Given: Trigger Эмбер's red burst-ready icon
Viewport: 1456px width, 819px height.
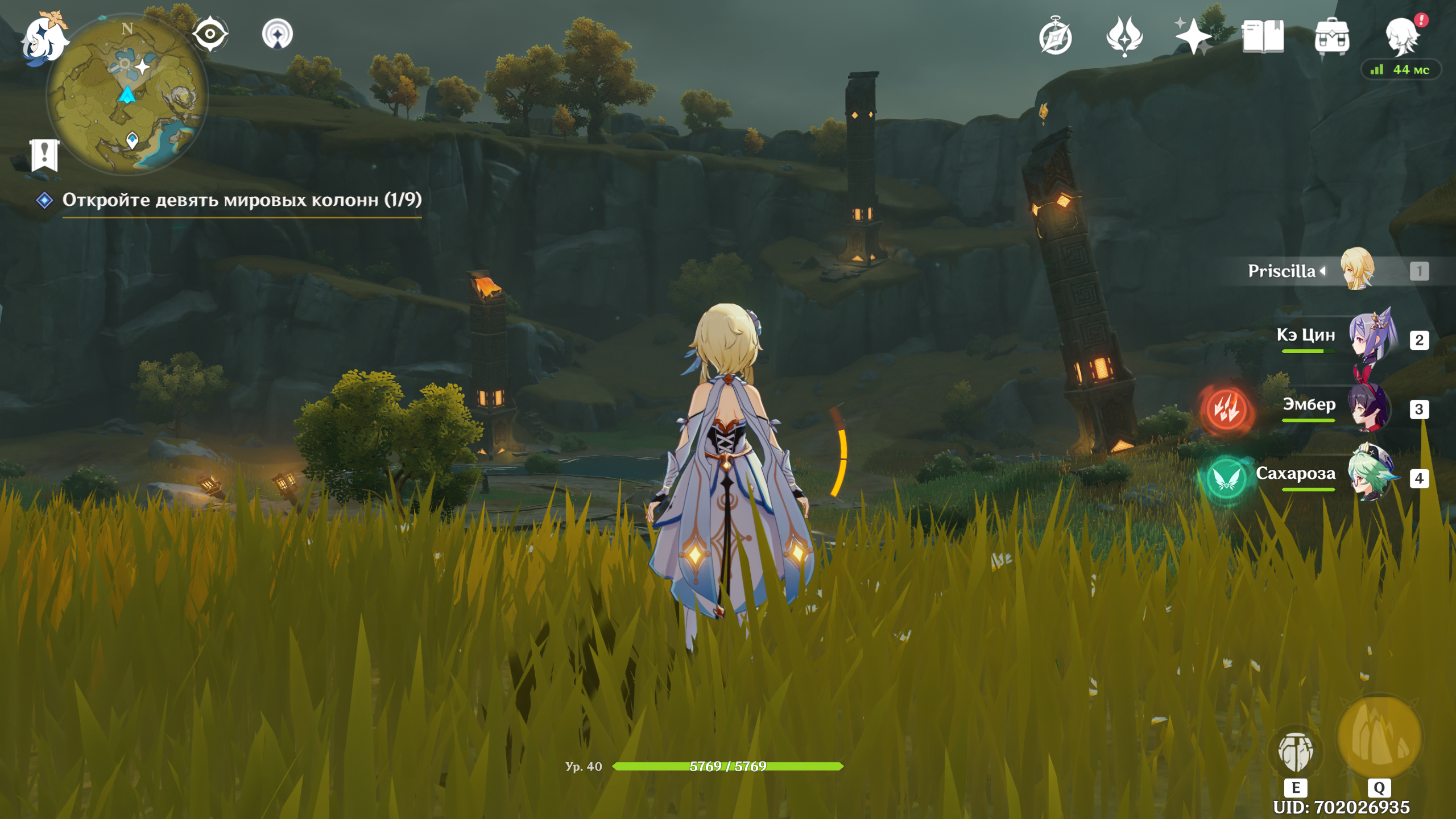Looking at the screenshot, I should coord(1227,408).
